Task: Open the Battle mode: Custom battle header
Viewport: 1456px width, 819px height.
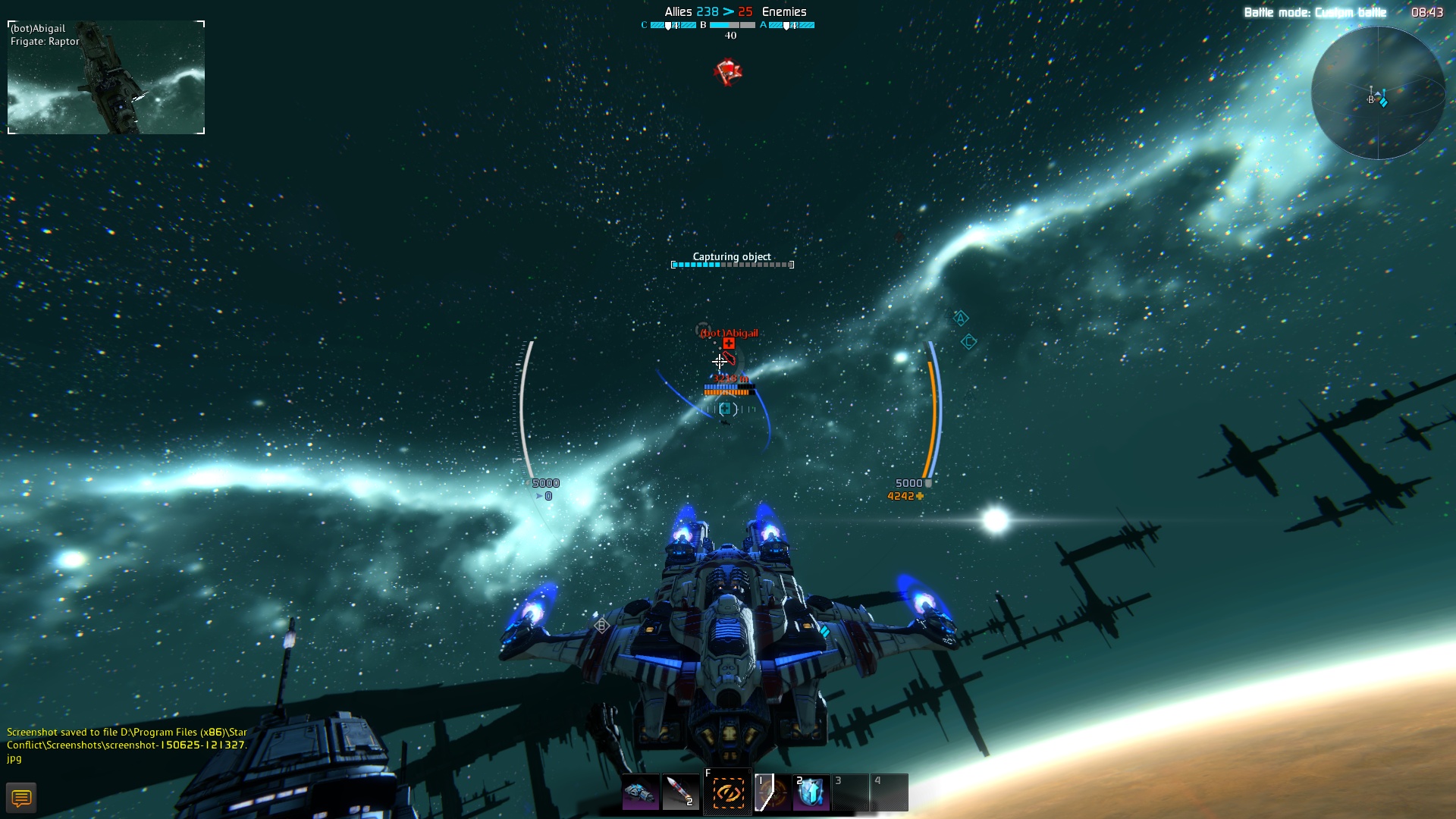Action: (x=1316, y=11)
